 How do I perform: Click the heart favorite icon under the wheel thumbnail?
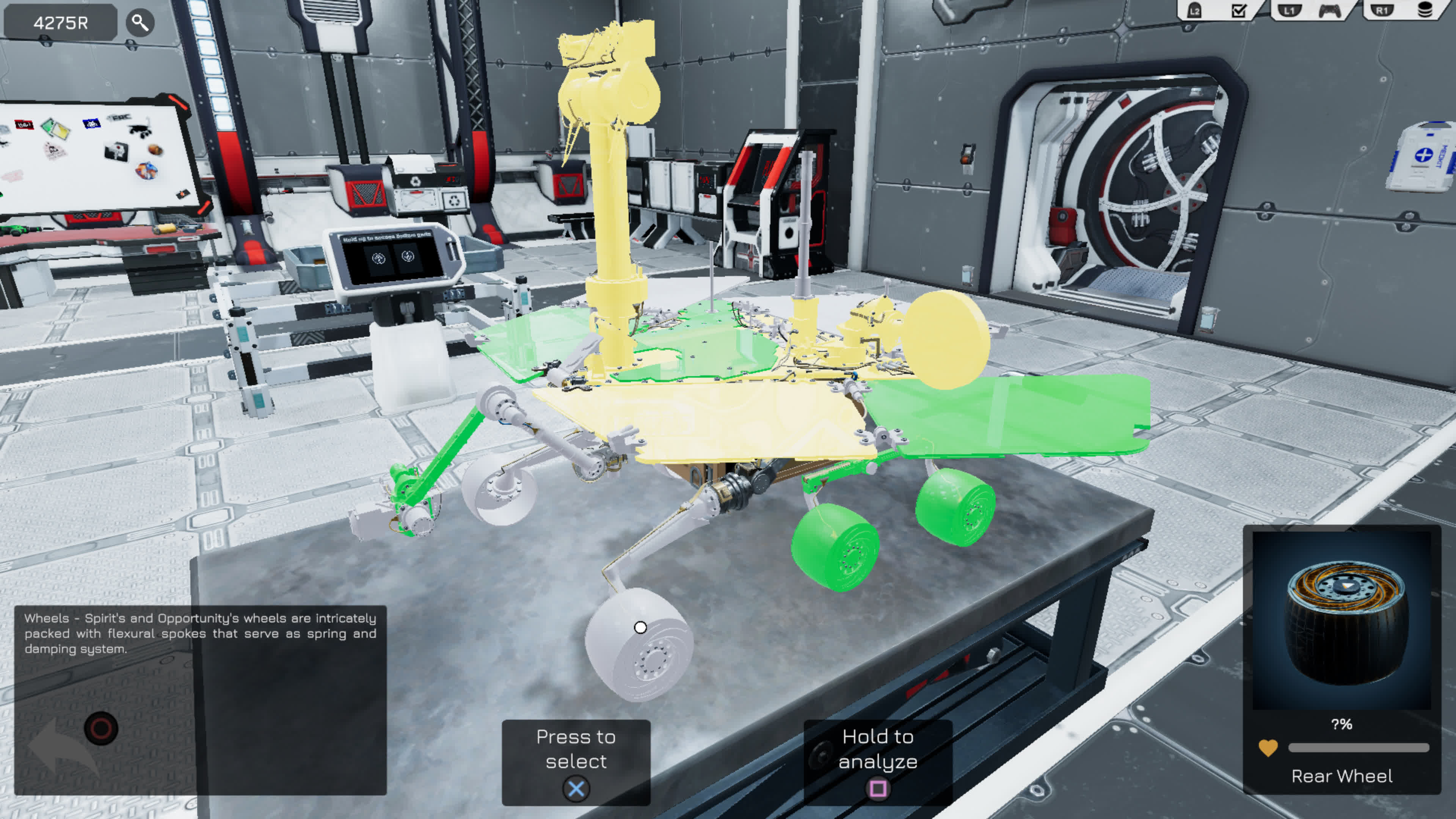pyautogui.click(x=1268, y=747)
